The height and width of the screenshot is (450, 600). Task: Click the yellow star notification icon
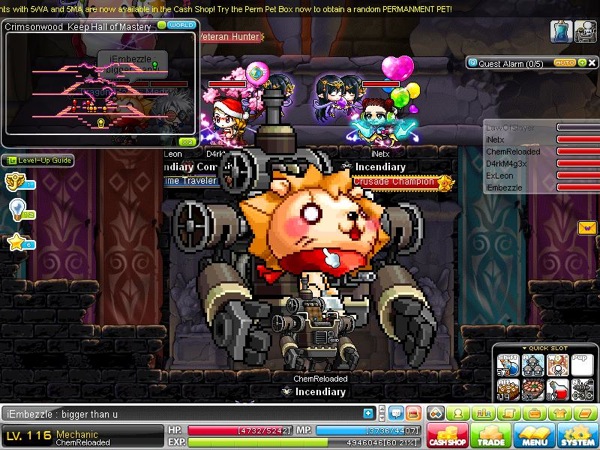tap(16, 242)
